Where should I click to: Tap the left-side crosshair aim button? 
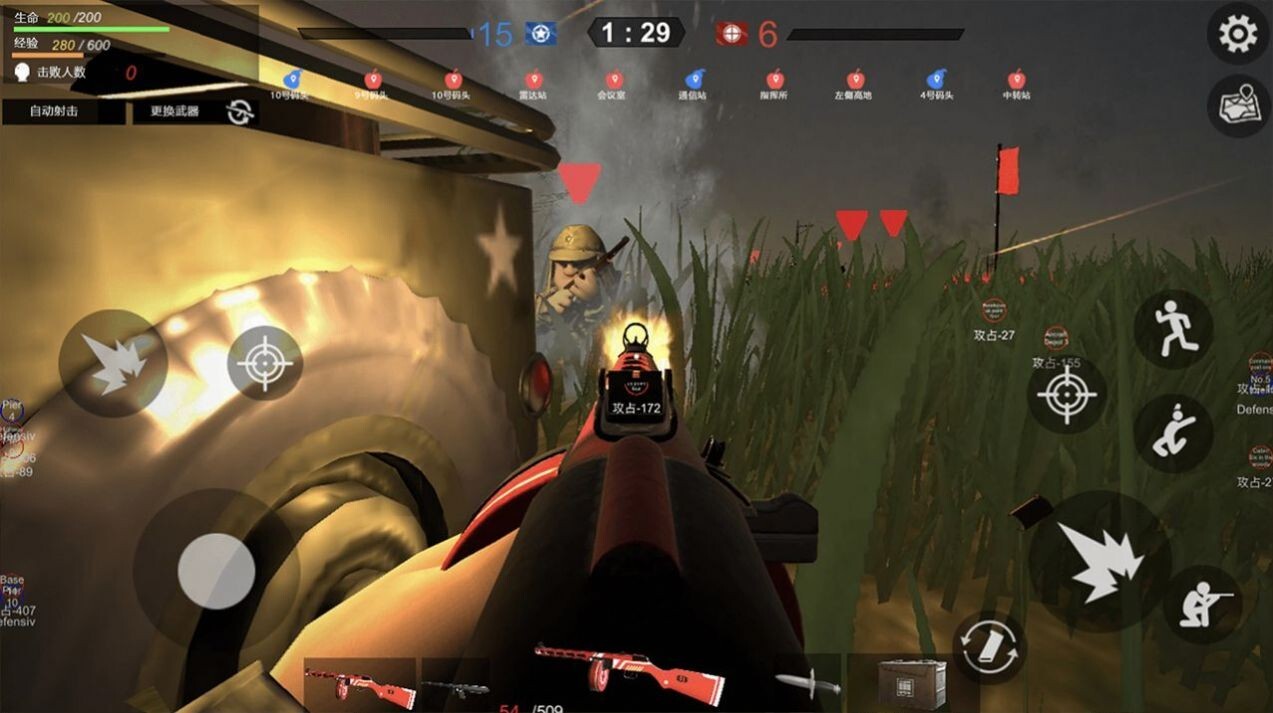[265, 363]
